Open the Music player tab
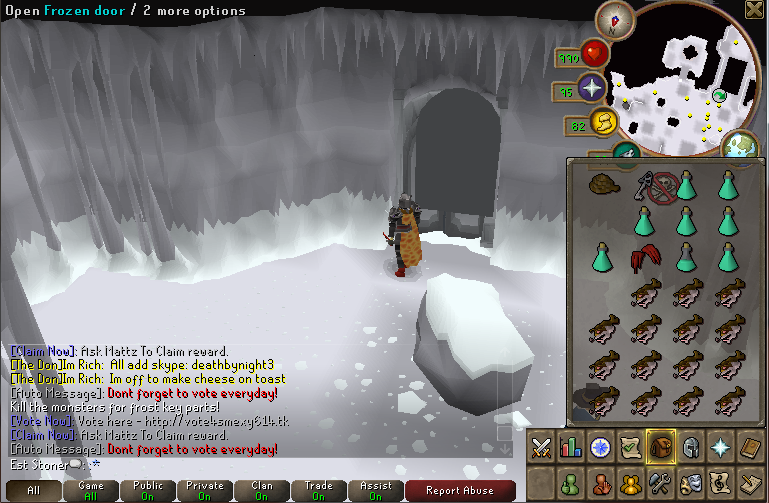This screenshot has height=503, width=769. click(720, 483)
